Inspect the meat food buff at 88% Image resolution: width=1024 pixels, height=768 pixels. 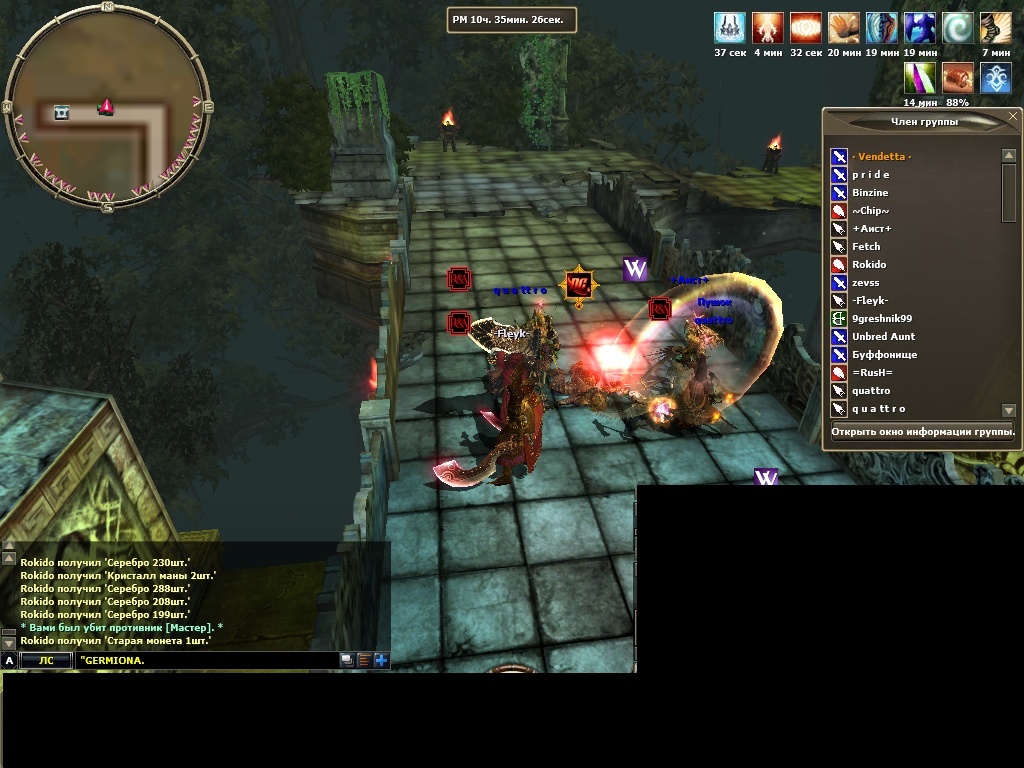pos(957,78)
